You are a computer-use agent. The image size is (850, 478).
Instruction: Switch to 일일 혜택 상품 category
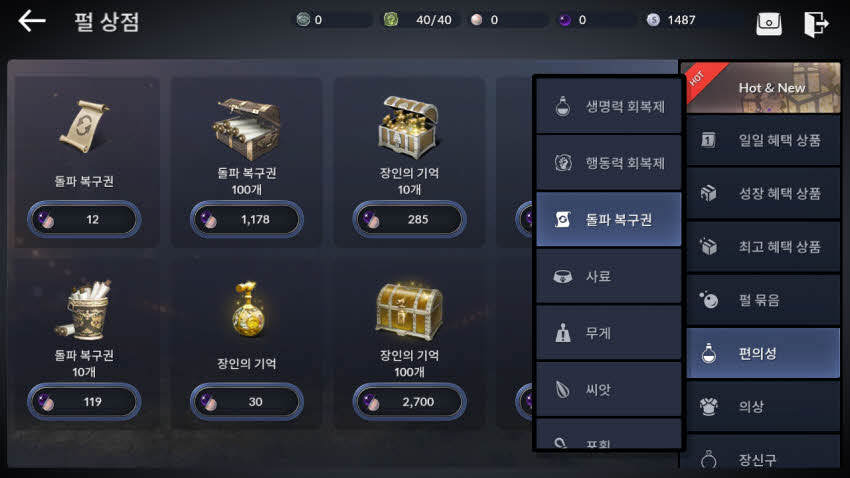pos(763,140)
